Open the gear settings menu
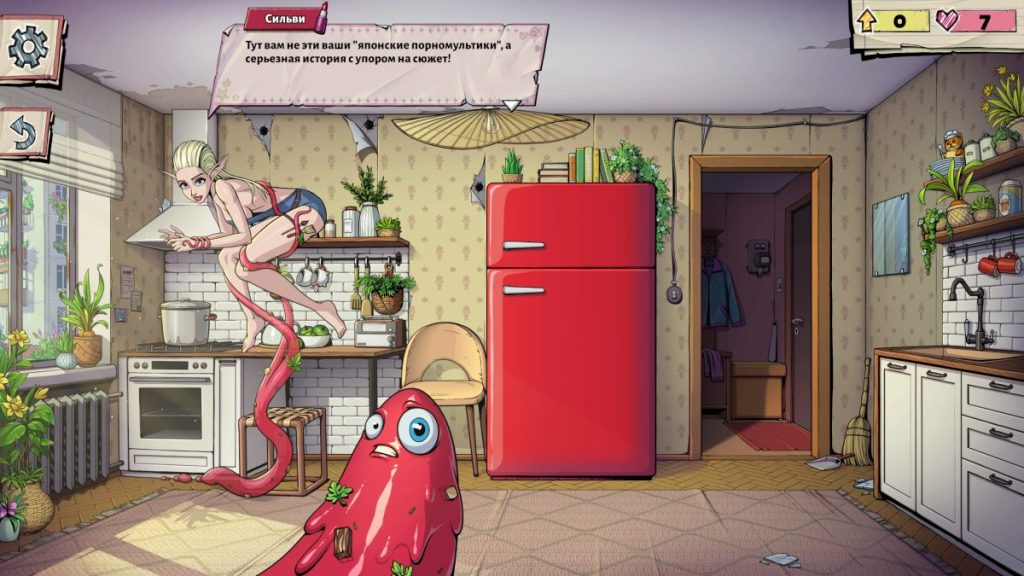The height and width of the screenshot is (576, 1024). pyautogui.click(x=29, y=47)
